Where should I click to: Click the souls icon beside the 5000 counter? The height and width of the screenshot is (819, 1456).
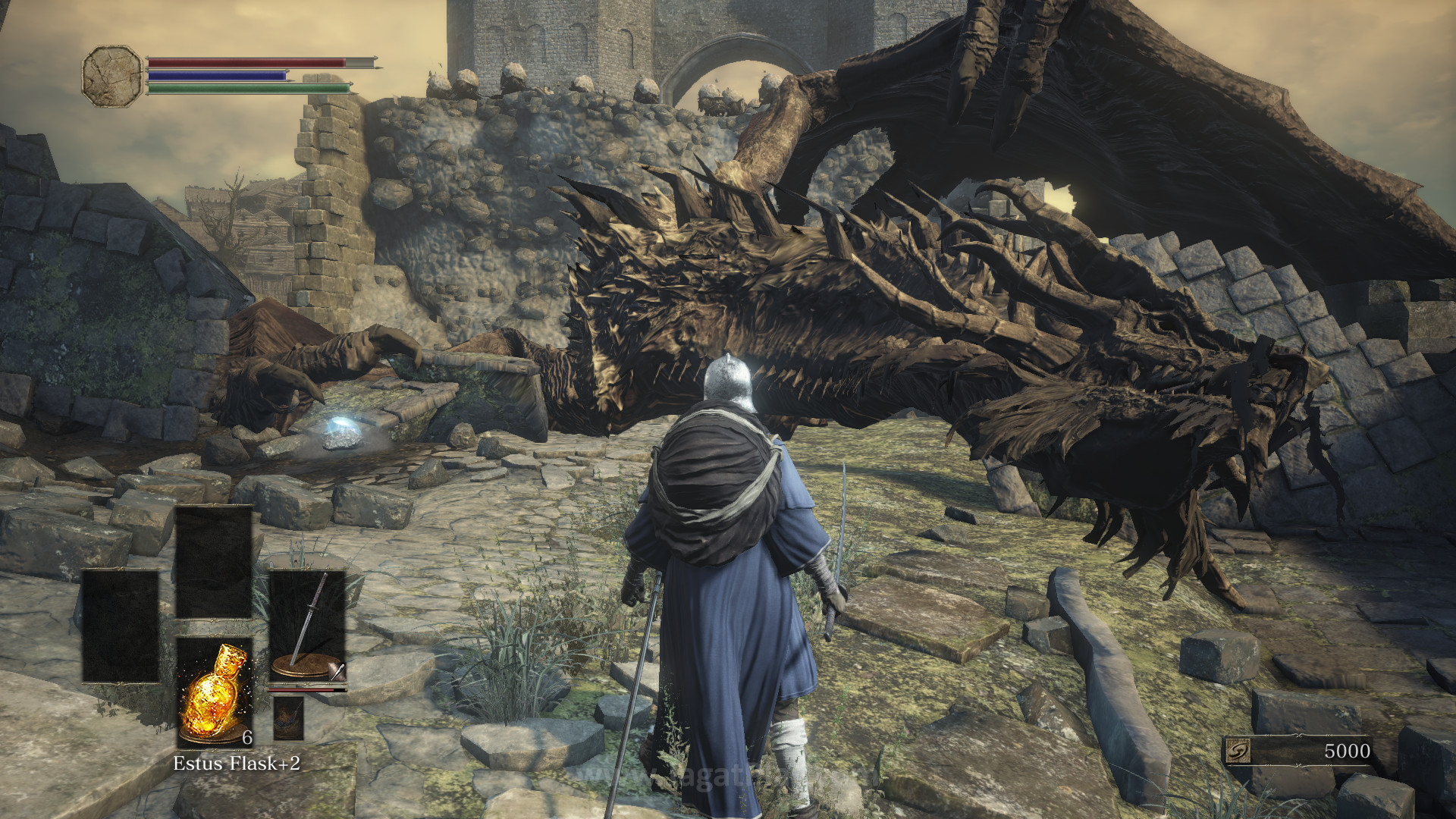tap(1238, 751)
